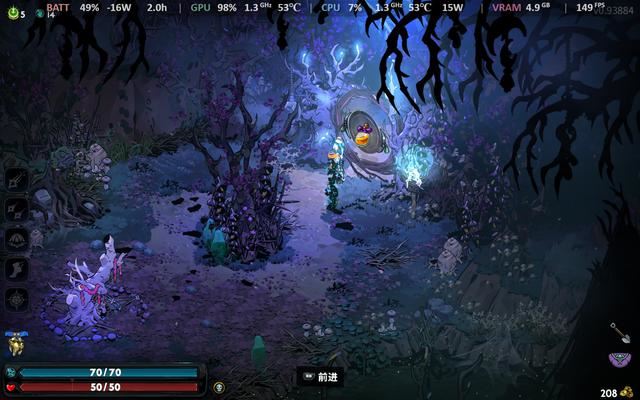Screen dimensions: 640x400
Task: Click the purple basin icon above gold
Action: [619, 360]
